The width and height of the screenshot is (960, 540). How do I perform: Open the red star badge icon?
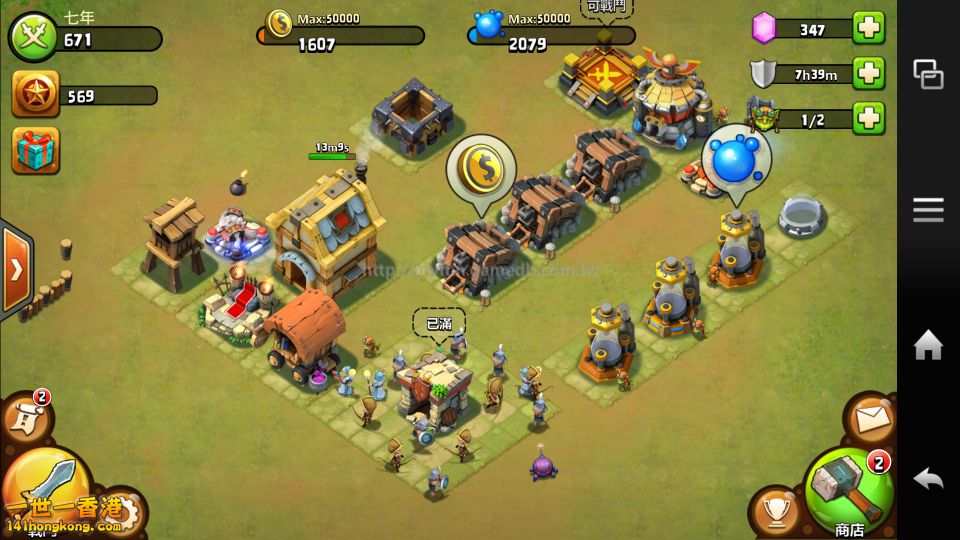click(35, 95)
